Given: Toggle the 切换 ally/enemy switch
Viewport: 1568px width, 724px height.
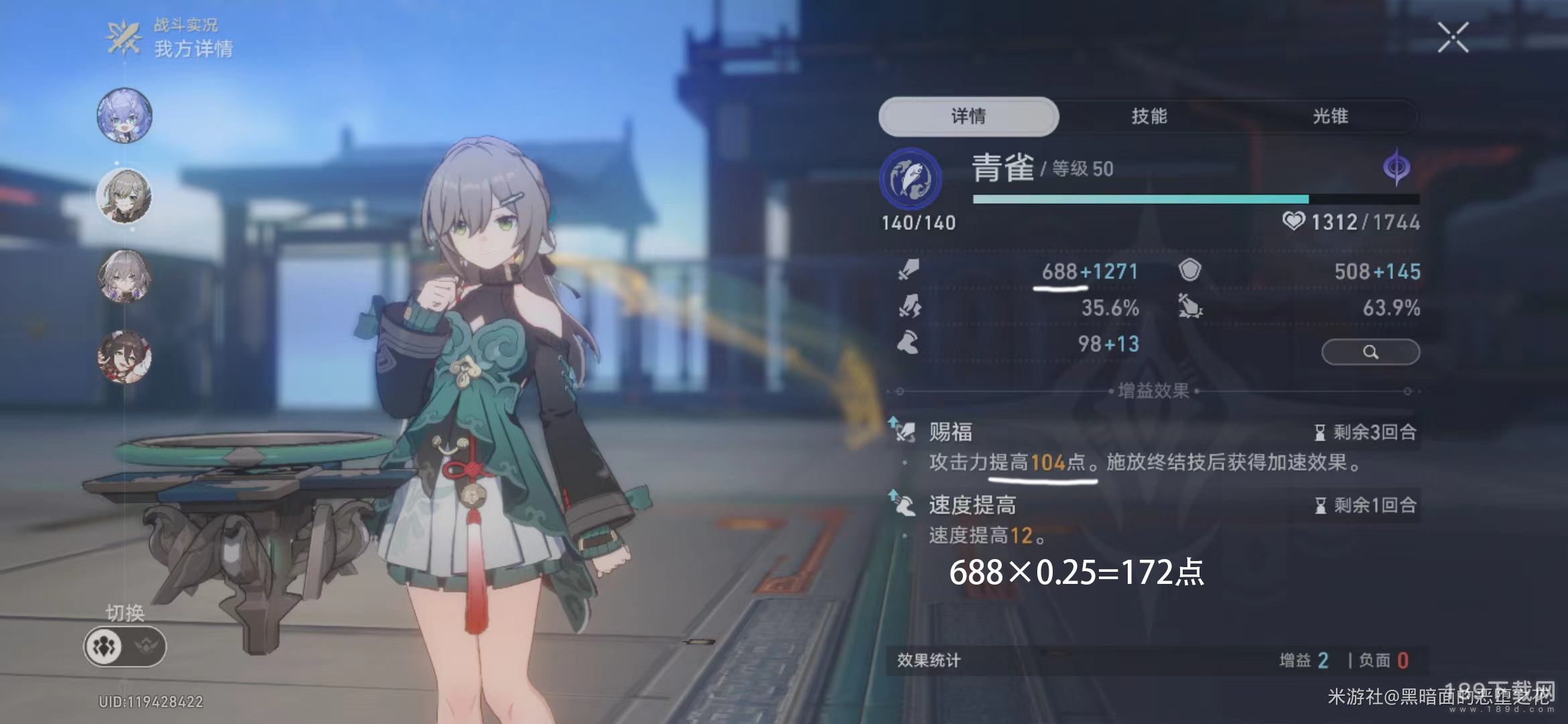Looking at the screenshot, I should (x=125, y=647).
